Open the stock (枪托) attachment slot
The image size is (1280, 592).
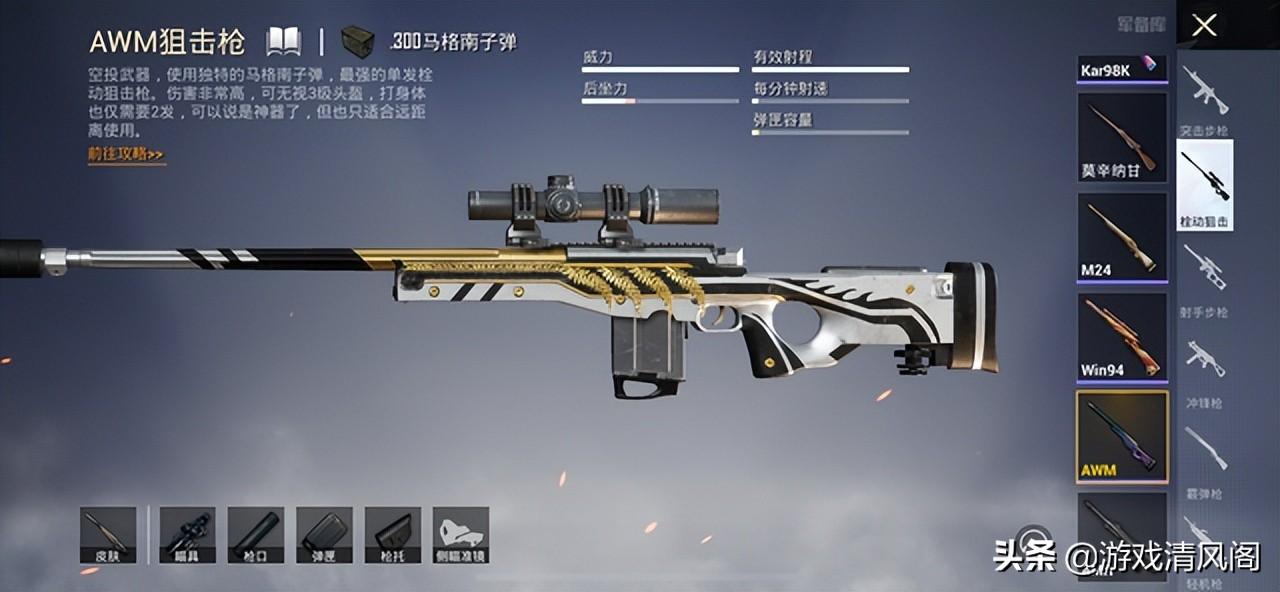392,534
